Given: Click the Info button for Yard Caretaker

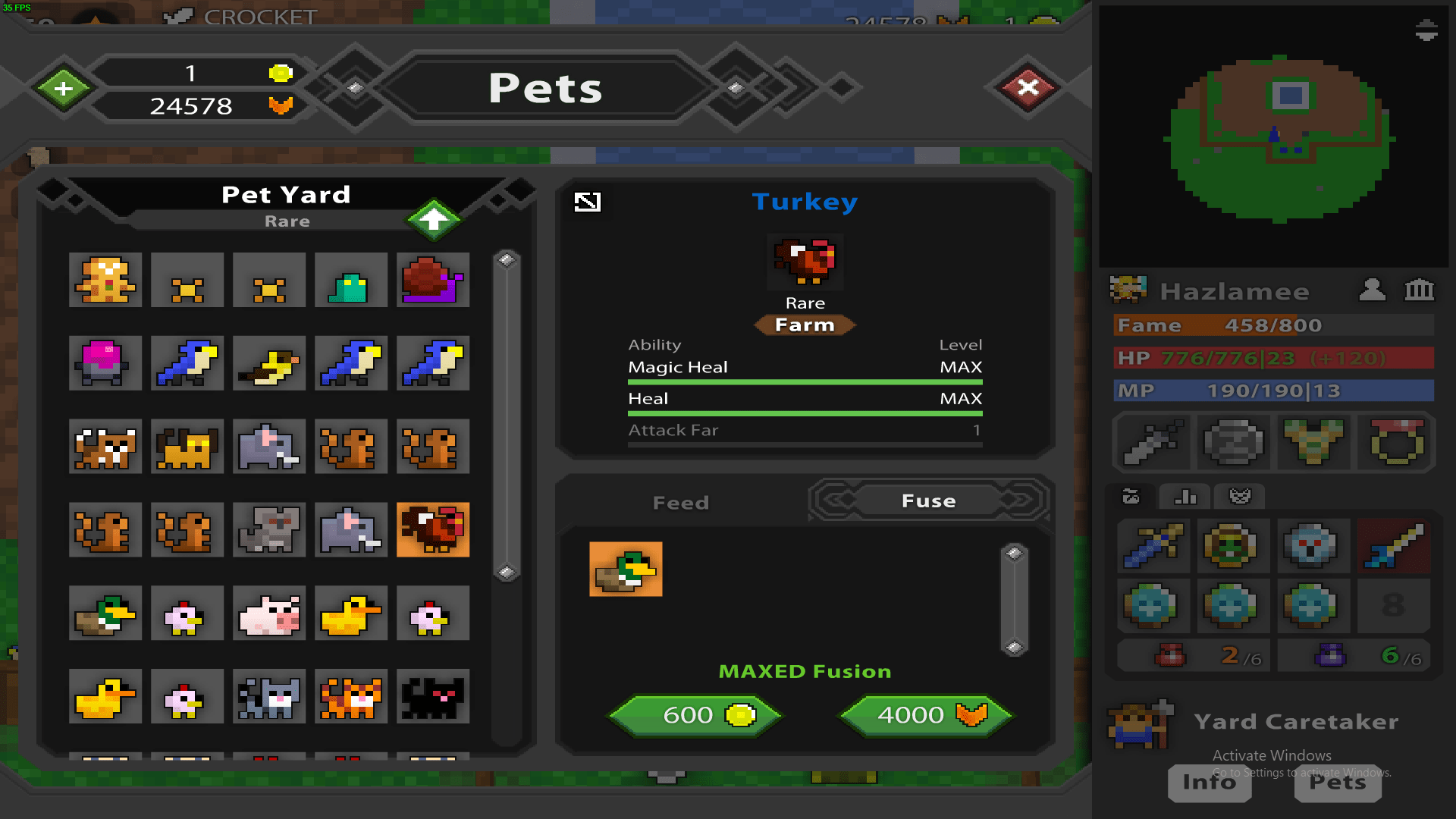Looking at the screenshot, I should pyautogui.click(x=1209, y=783).
